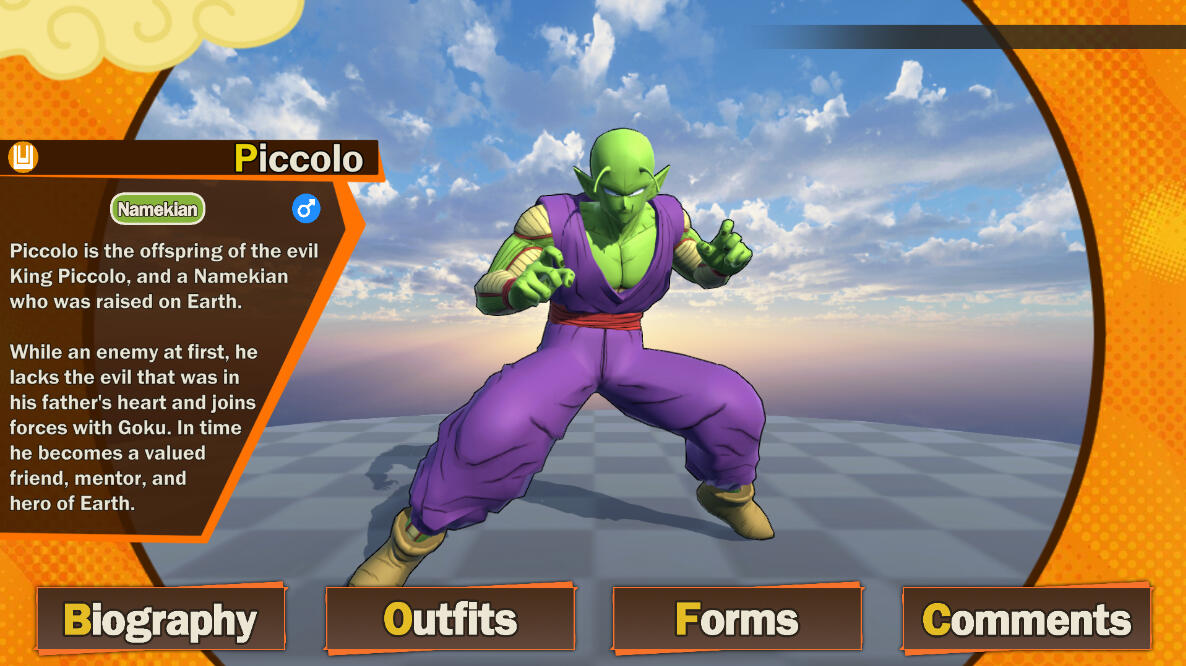Click the blue male gender icon

pos(306,209)
